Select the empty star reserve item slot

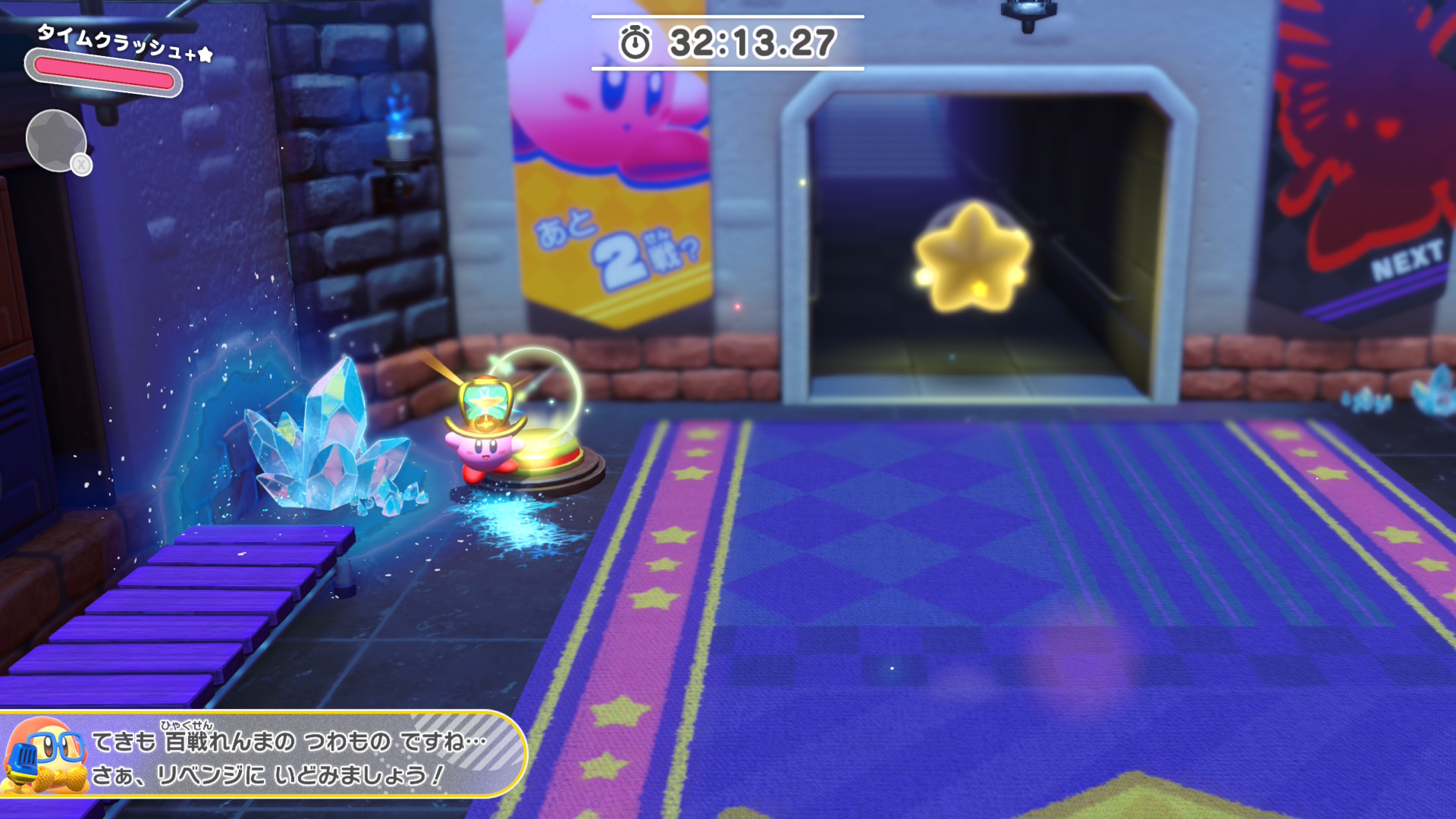point(55,140)
